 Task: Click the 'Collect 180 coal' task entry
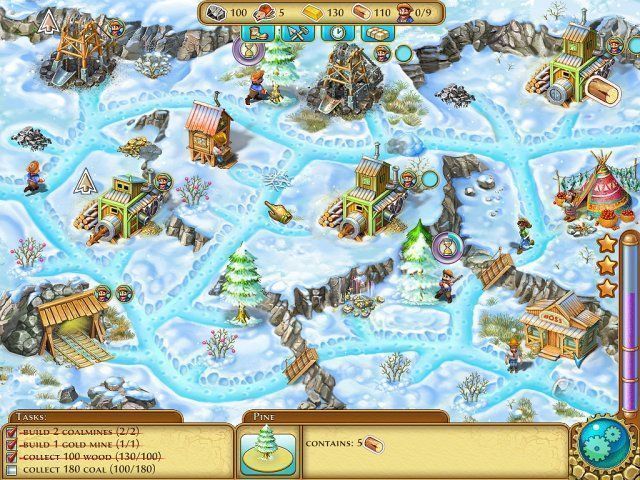click(78, 468)
